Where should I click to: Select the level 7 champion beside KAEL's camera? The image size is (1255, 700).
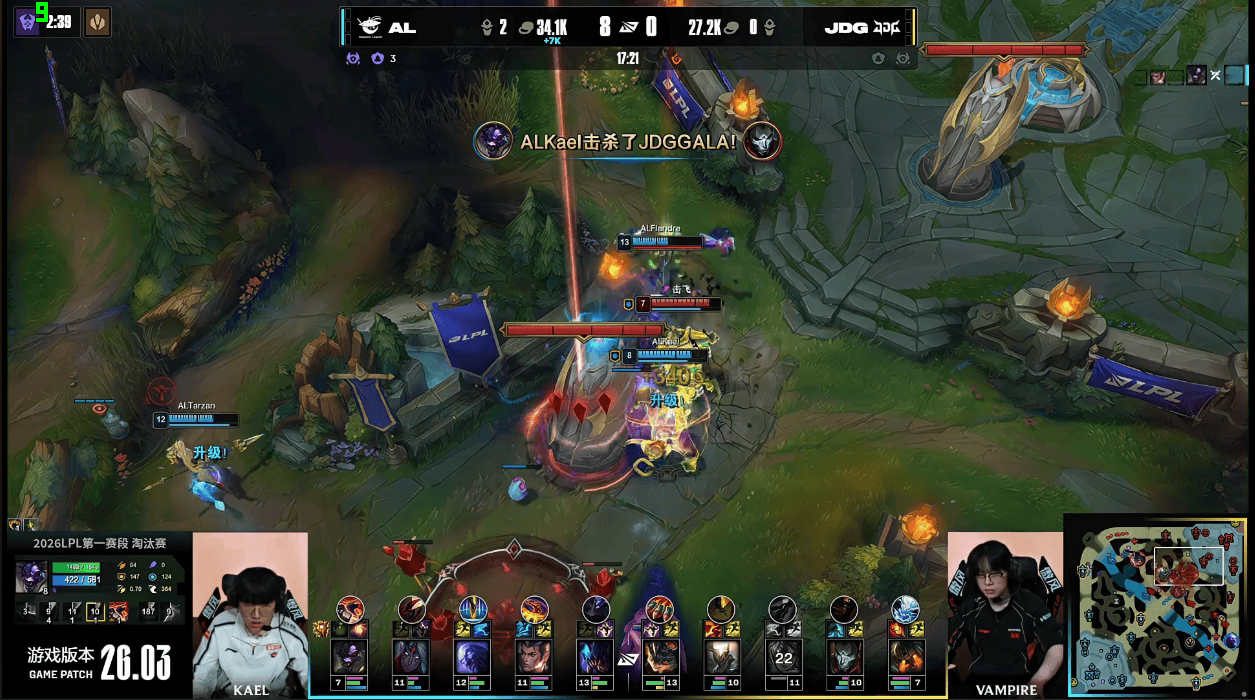(x=349, y=657)
